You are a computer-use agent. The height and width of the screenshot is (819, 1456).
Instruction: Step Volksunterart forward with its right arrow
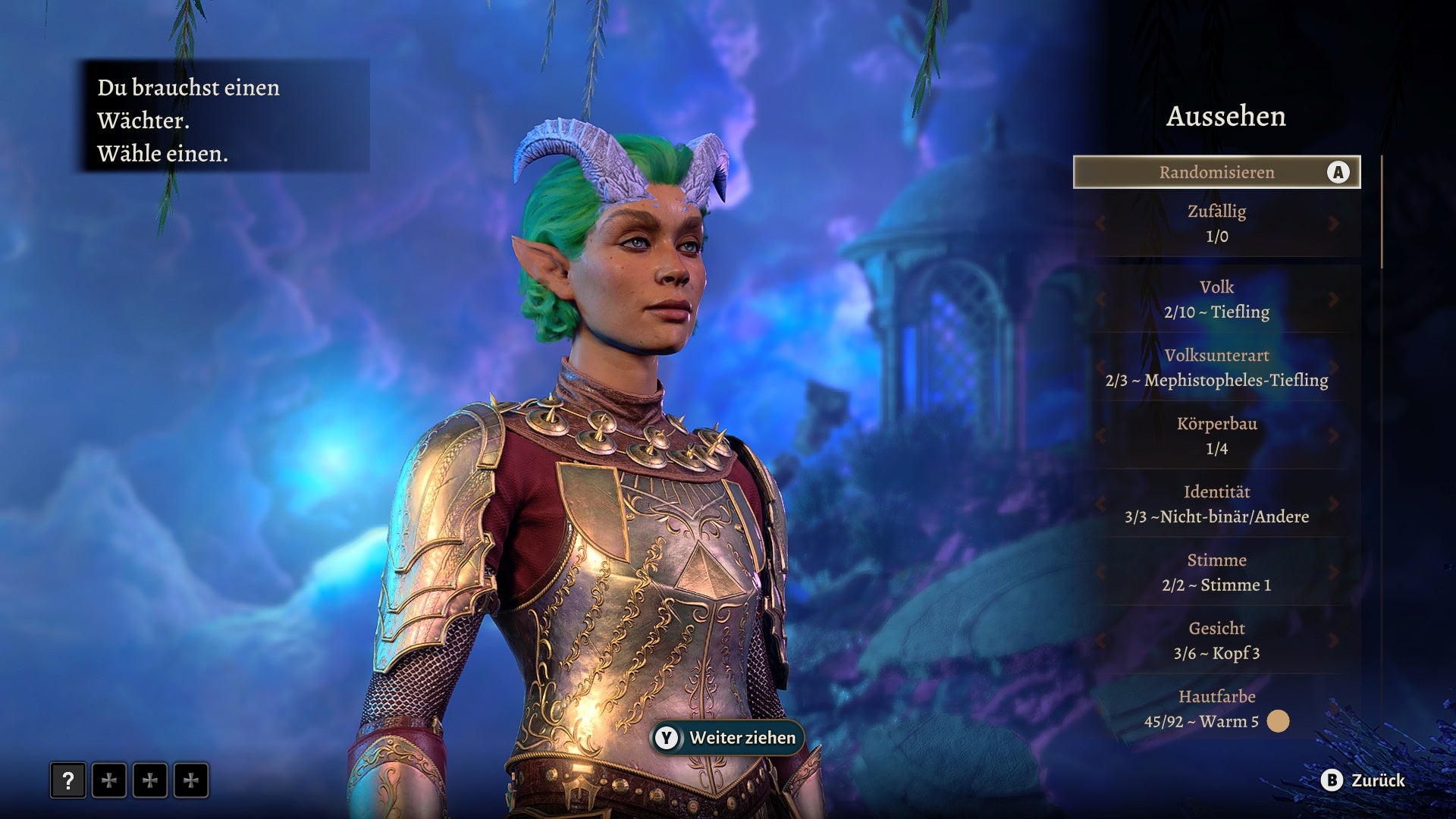pos(1333,368)
